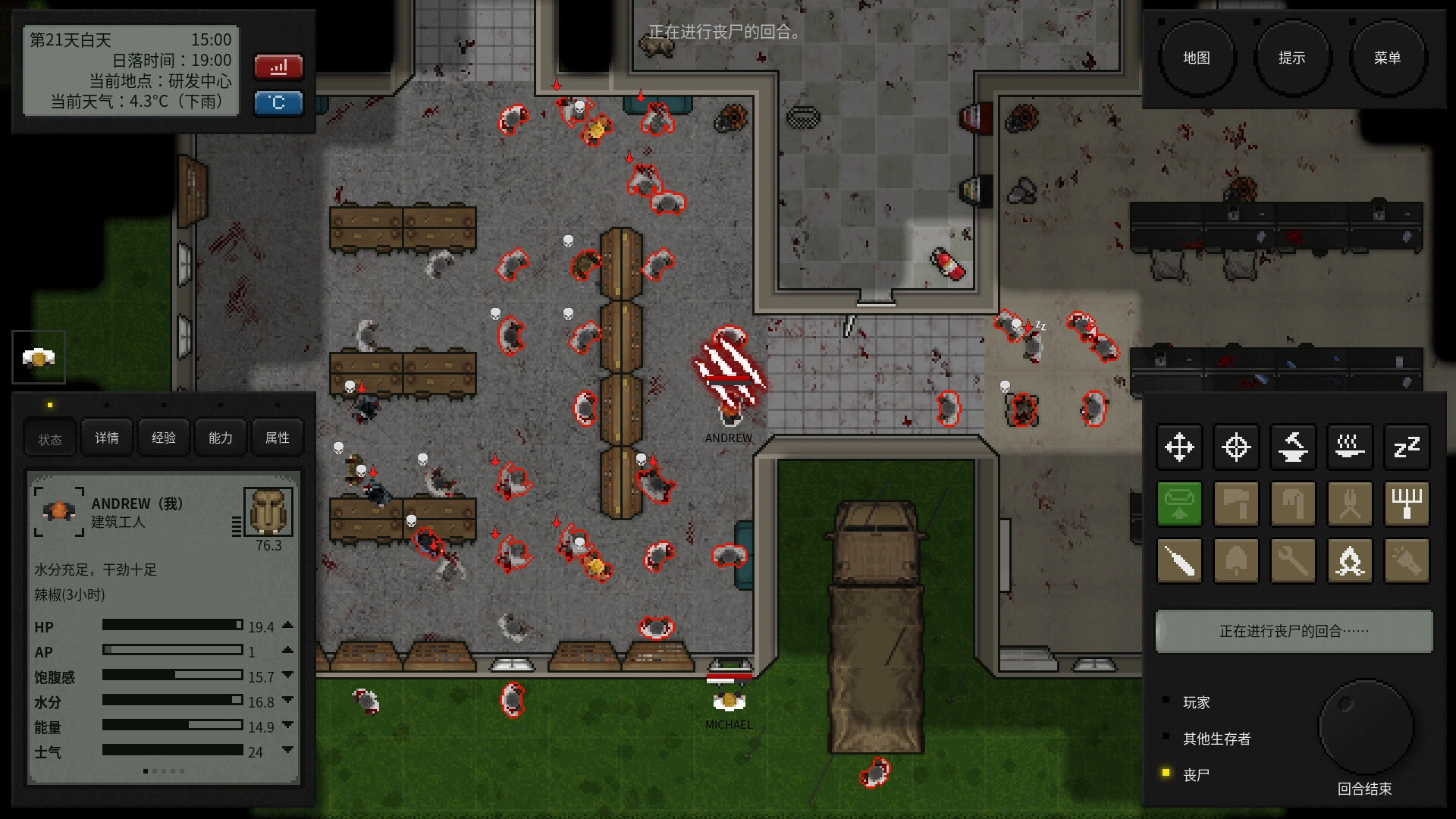
Task: Open the 能力 tab
Action: pos(219,438)
